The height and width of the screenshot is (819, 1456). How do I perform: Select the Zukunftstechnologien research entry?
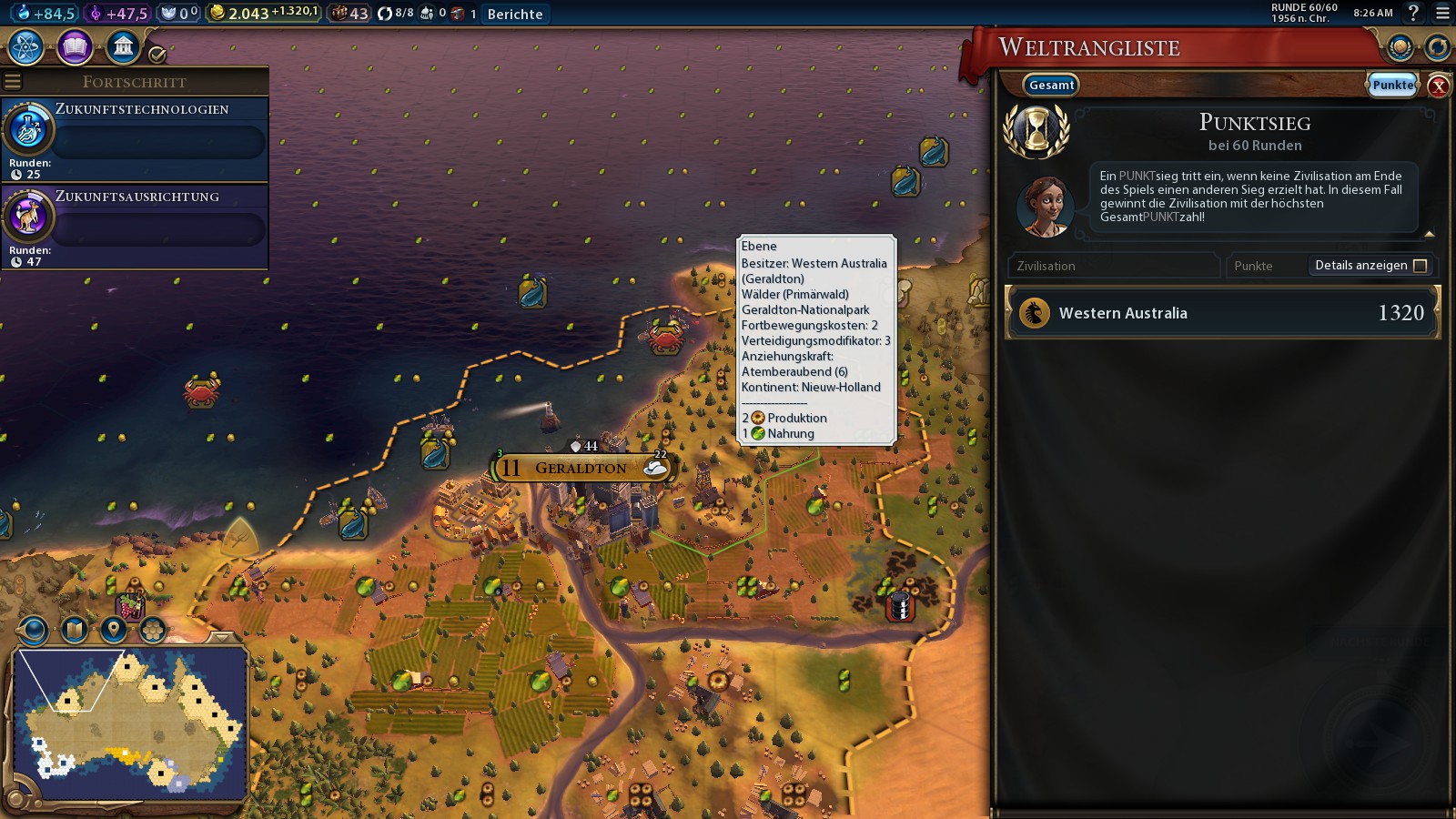coord(135,138)
